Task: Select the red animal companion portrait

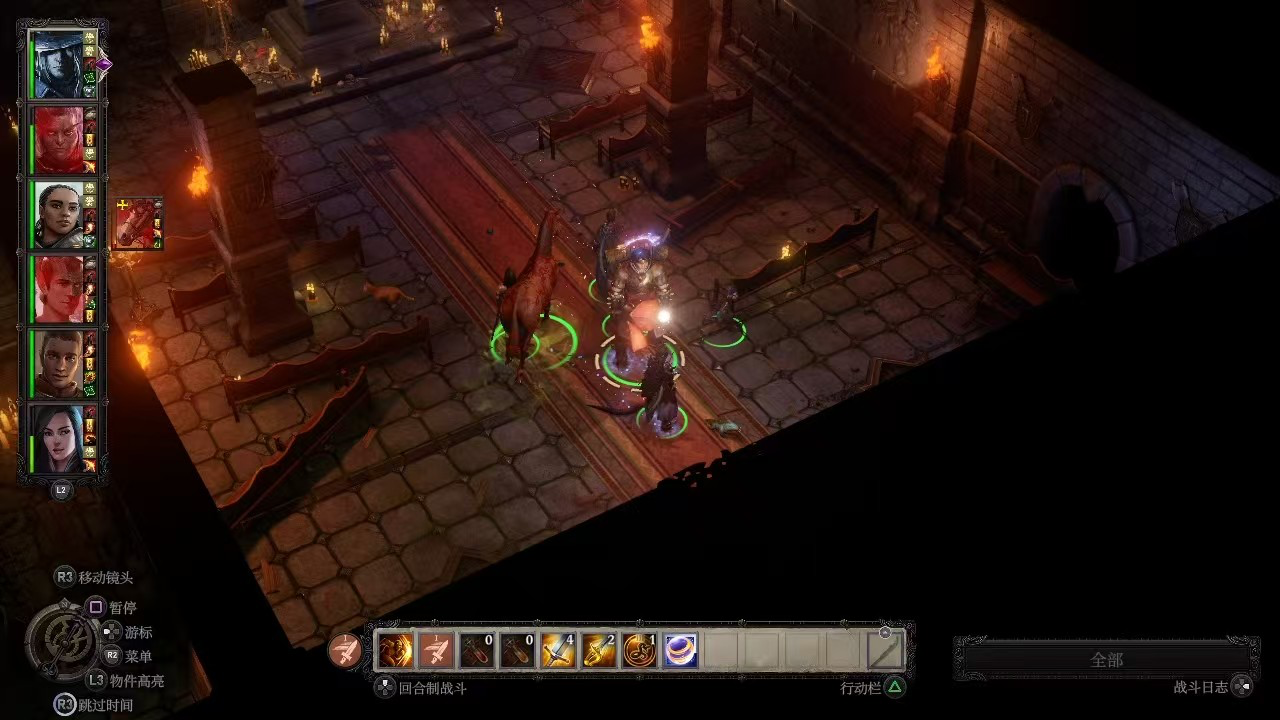Action: point(137,222)
